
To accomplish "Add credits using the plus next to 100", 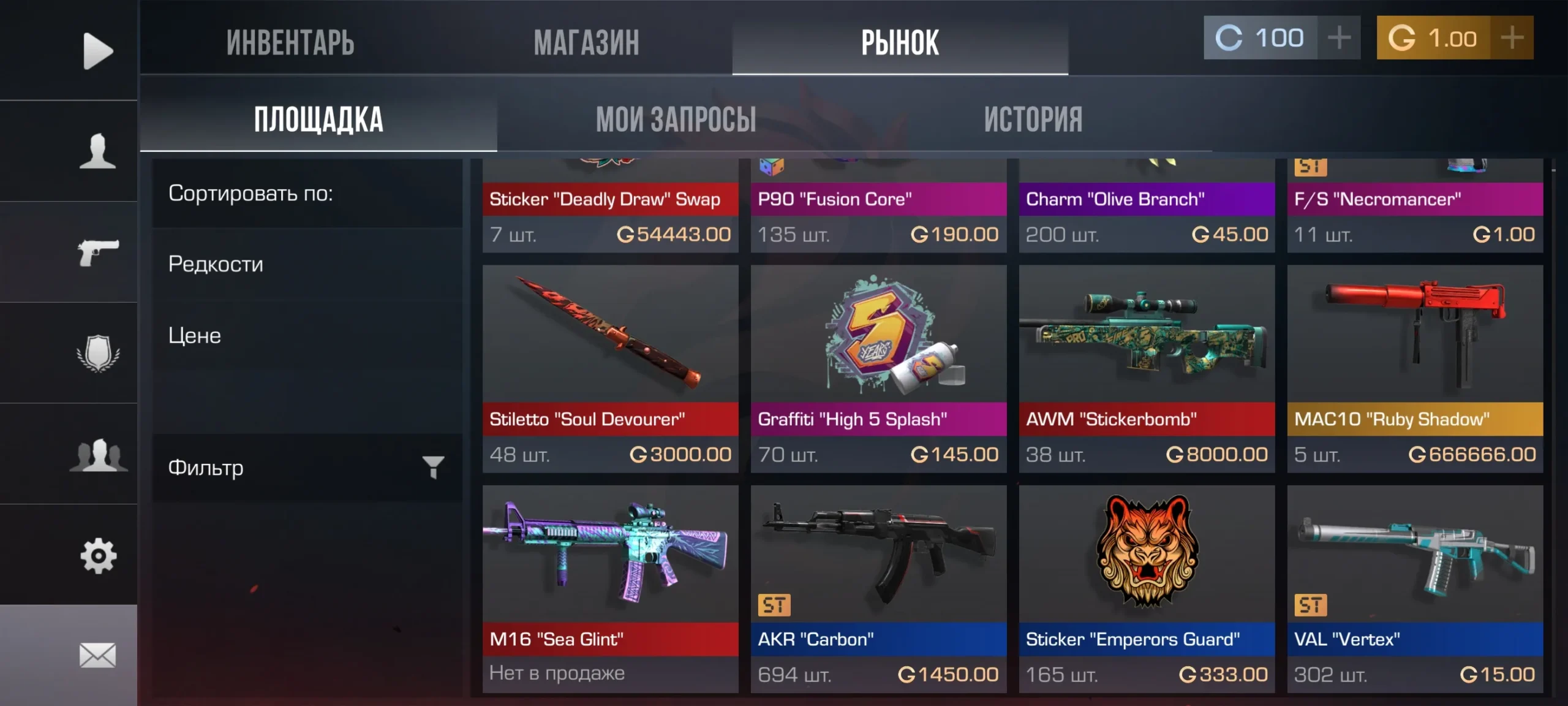I will [1339, 38].
